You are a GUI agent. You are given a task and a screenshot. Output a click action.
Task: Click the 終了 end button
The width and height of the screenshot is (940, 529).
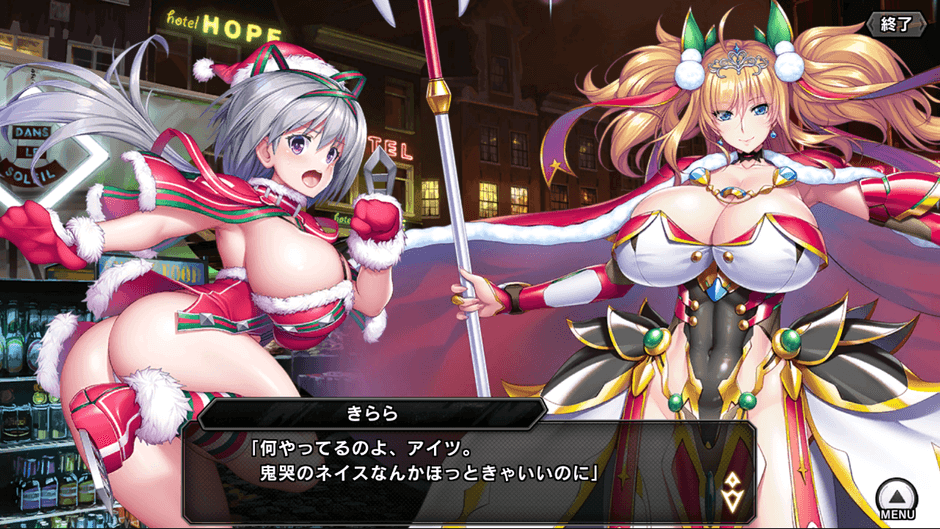pos(896,24)
